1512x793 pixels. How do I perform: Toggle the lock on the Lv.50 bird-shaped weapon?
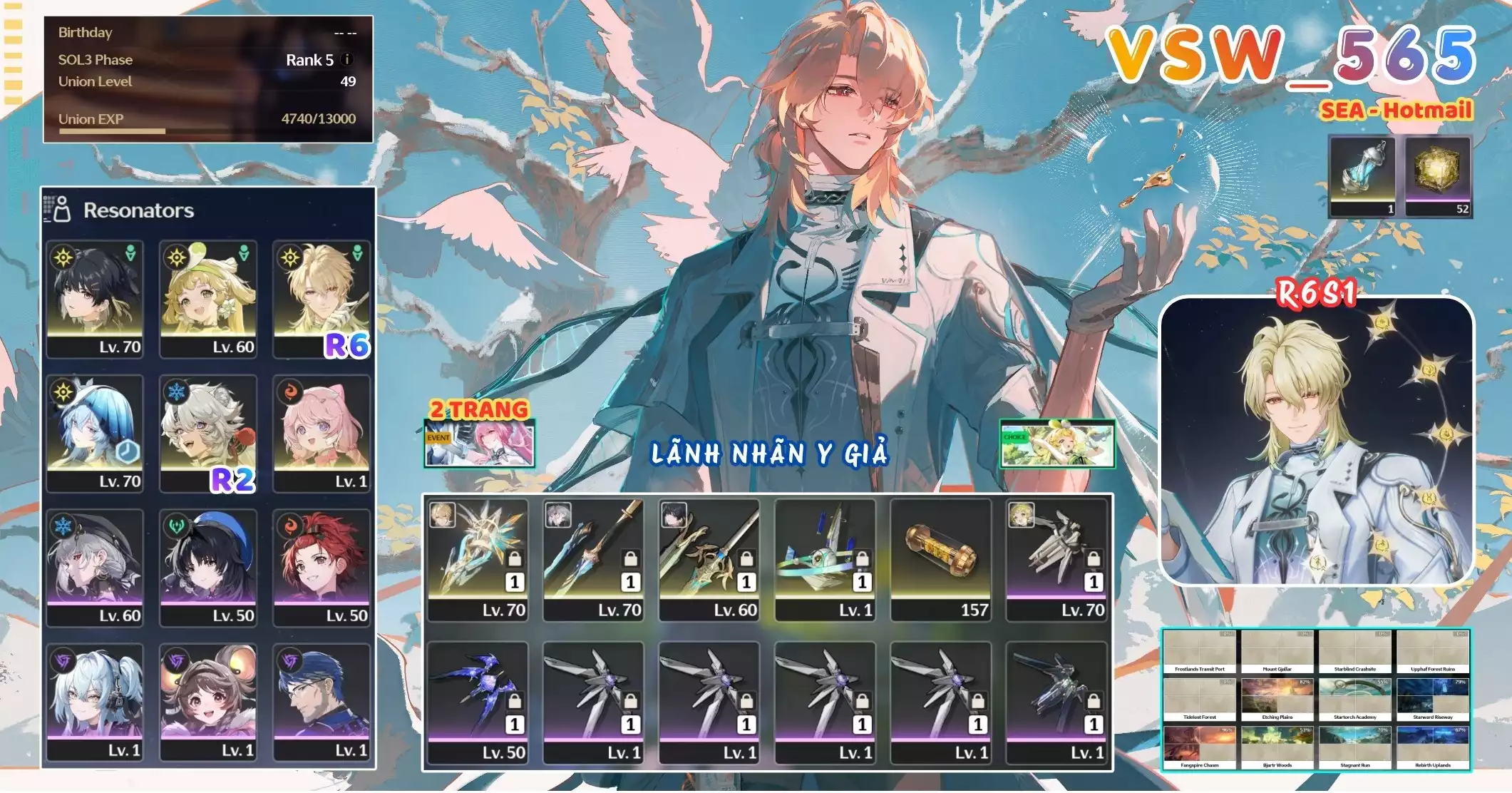[x=514, y=702]
